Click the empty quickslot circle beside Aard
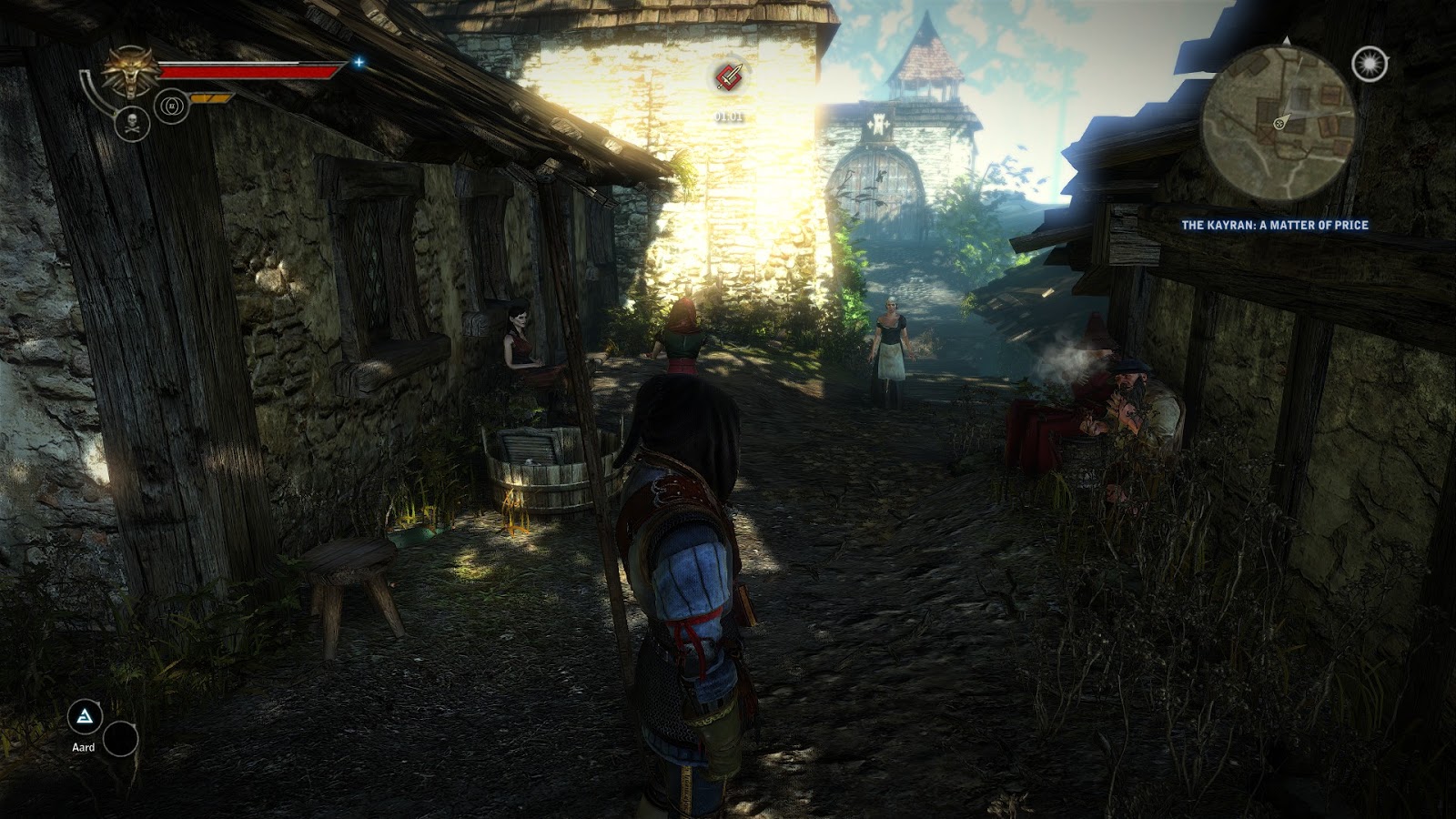This screenshot has height=819, width=1456. pyautogui.click(x=121, y=739)
